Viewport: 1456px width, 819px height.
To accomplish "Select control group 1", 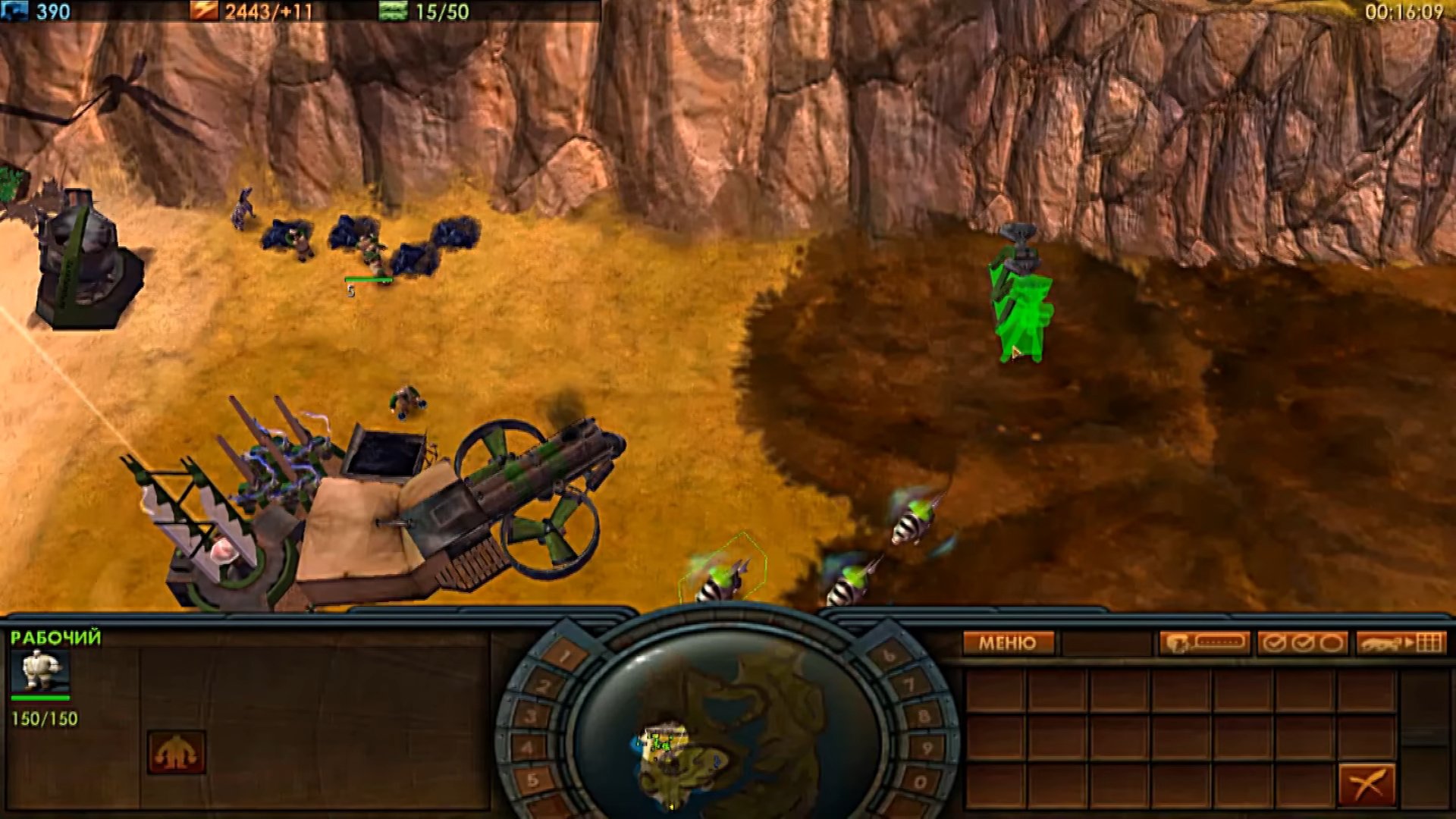I will (x=563, y=656).
